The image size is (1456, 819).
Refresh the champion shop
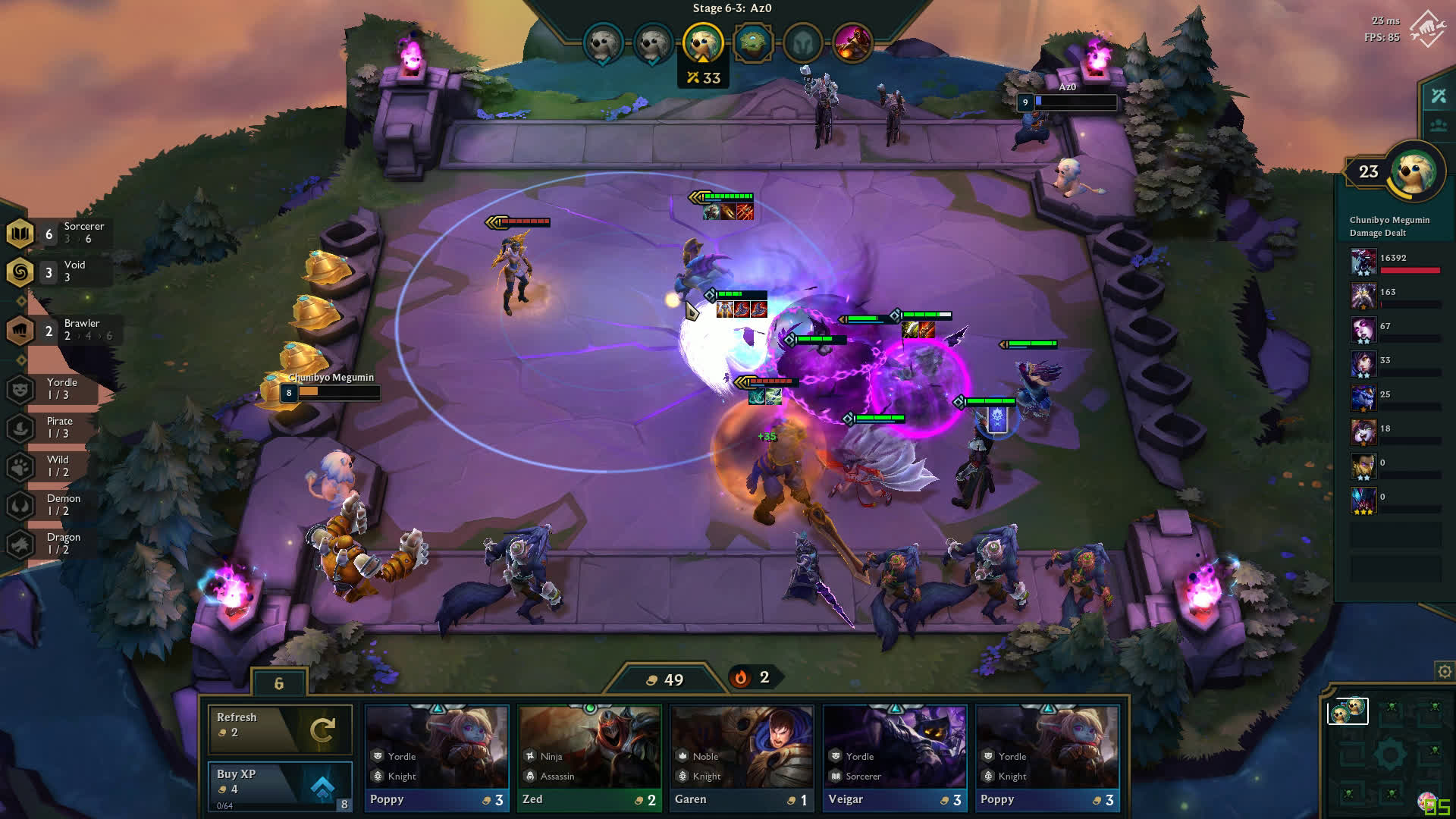coord(280,728)
